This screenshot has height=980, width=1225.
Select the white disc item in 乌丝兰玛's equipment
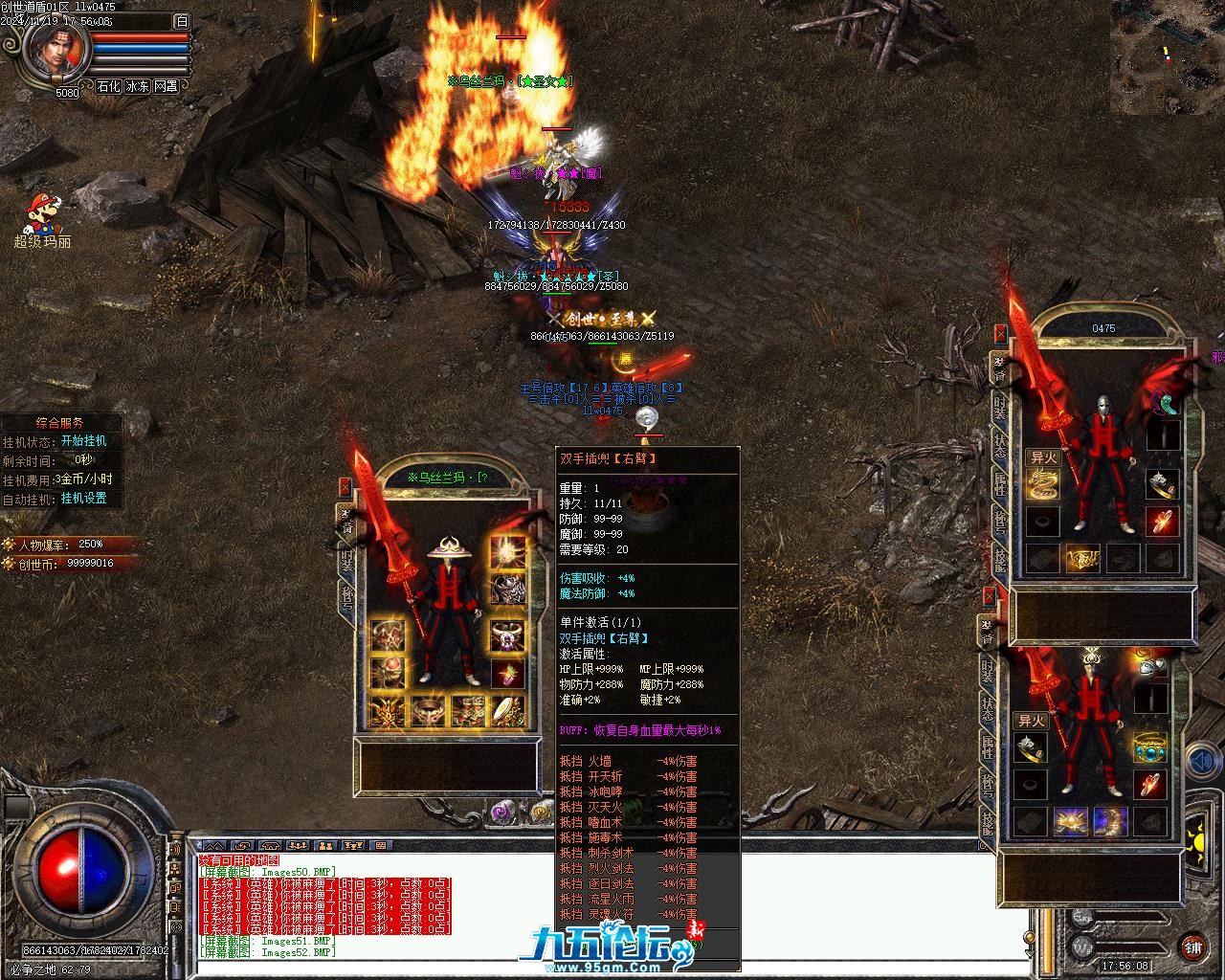point(507,709)
